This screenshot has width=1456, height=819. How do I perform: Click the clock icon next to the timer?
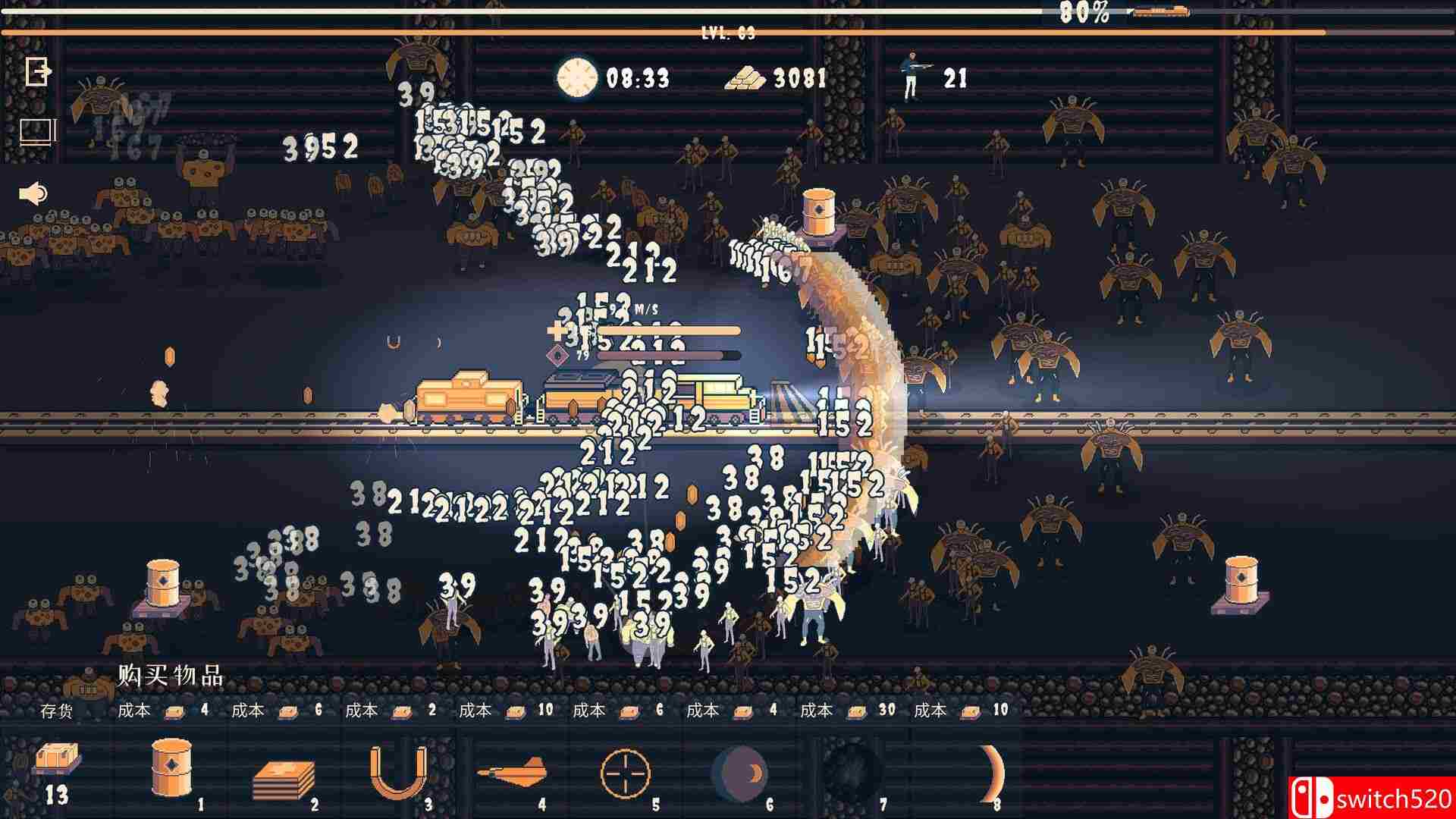578,76
